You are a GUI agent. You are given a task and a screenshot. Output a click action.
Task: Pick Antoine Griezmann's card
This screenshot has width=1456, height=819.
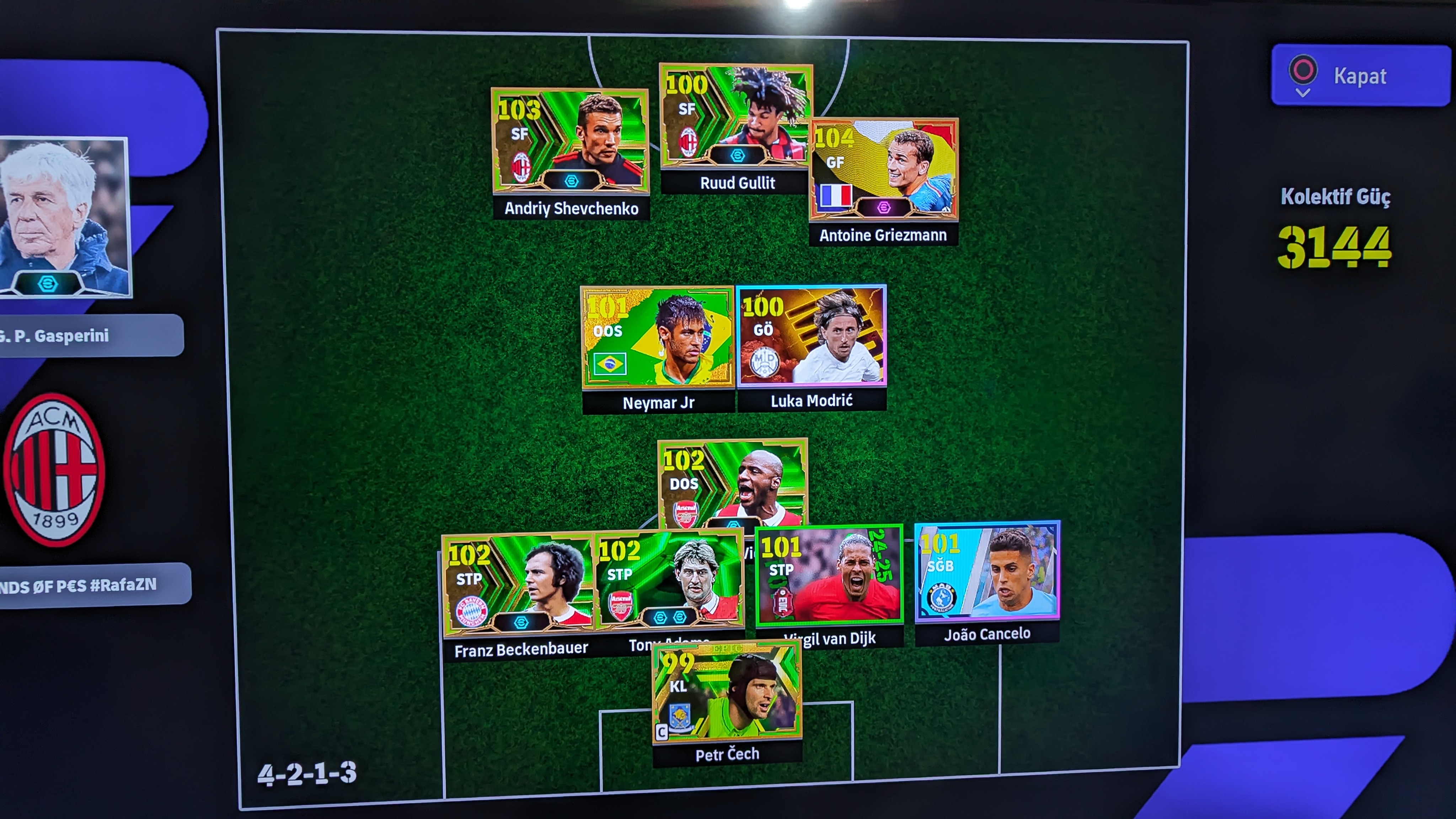883,169
